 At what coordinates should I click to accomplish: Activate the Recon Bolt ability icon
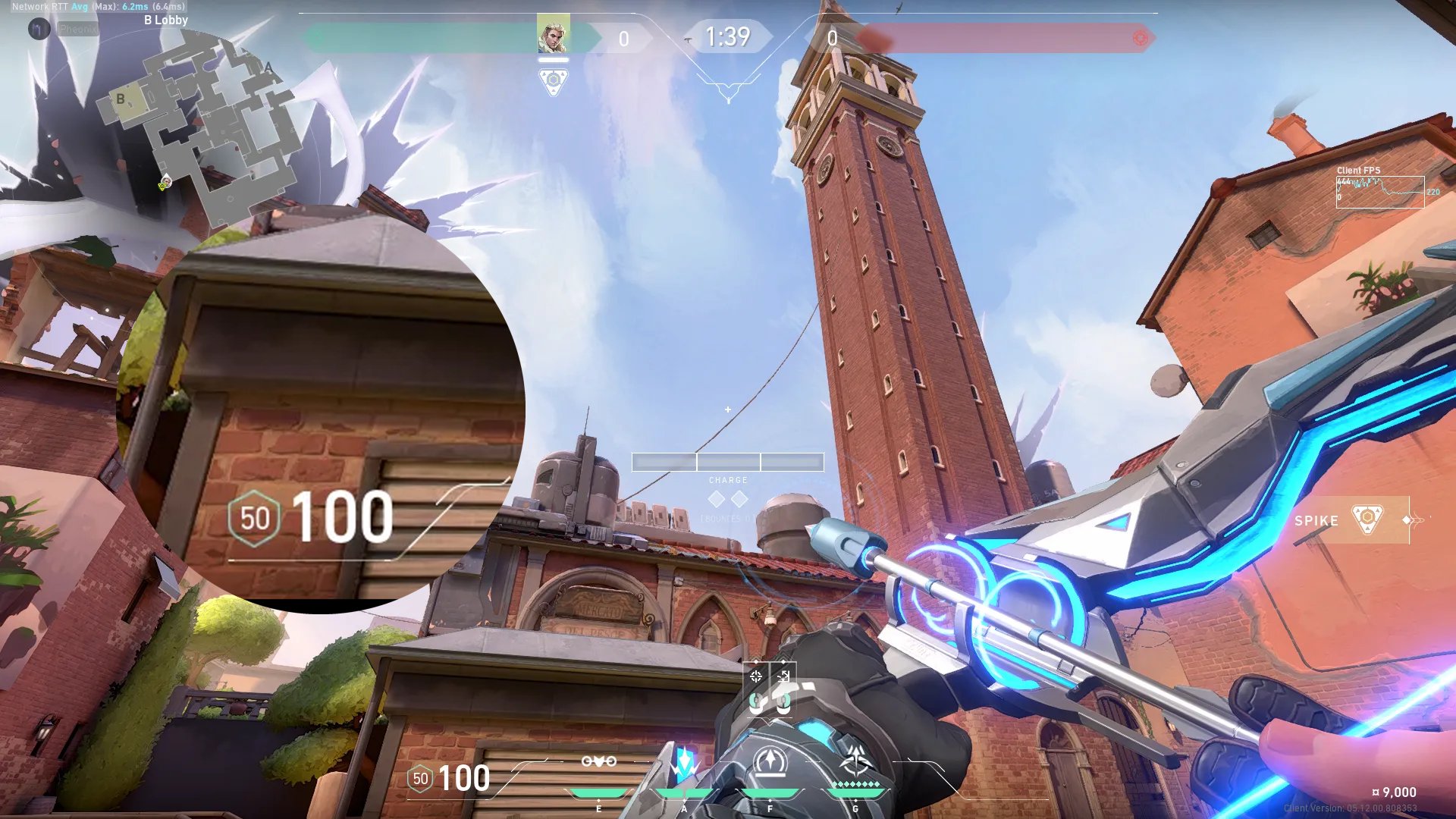(770, 762)
